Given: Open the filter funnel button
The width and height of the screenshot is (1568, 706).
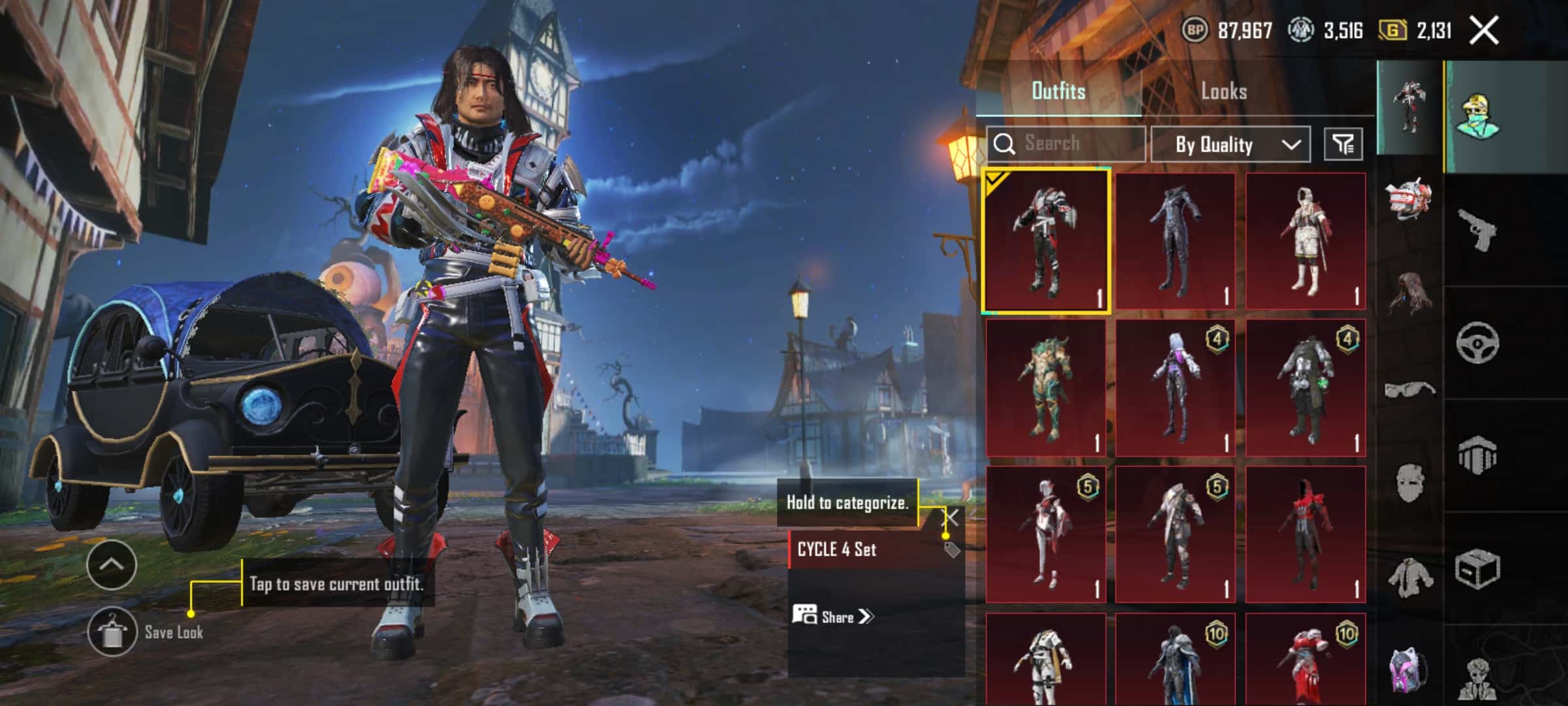Looking at the screenshot, I should (1343, 144).
